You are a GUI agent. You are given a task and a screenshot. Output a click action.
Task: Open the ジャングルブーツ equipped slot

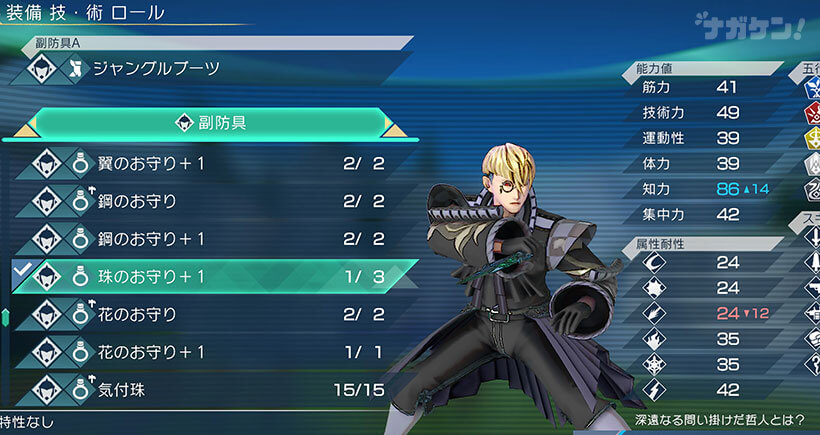(200, 69)
